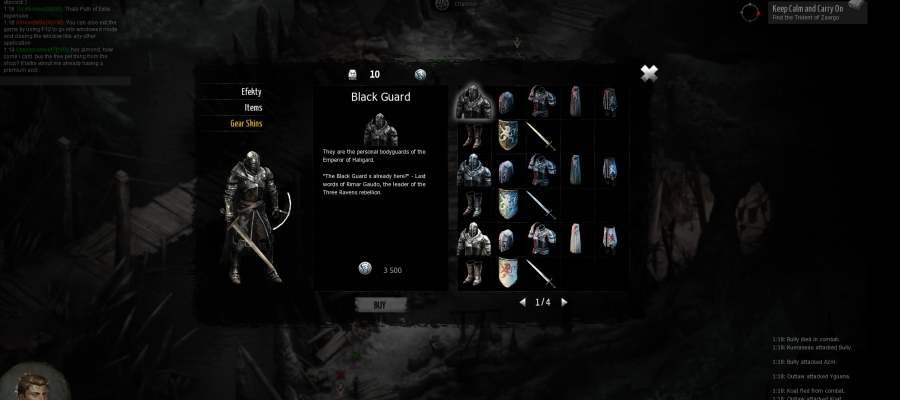Go to the previous shop page

[522, 302]
